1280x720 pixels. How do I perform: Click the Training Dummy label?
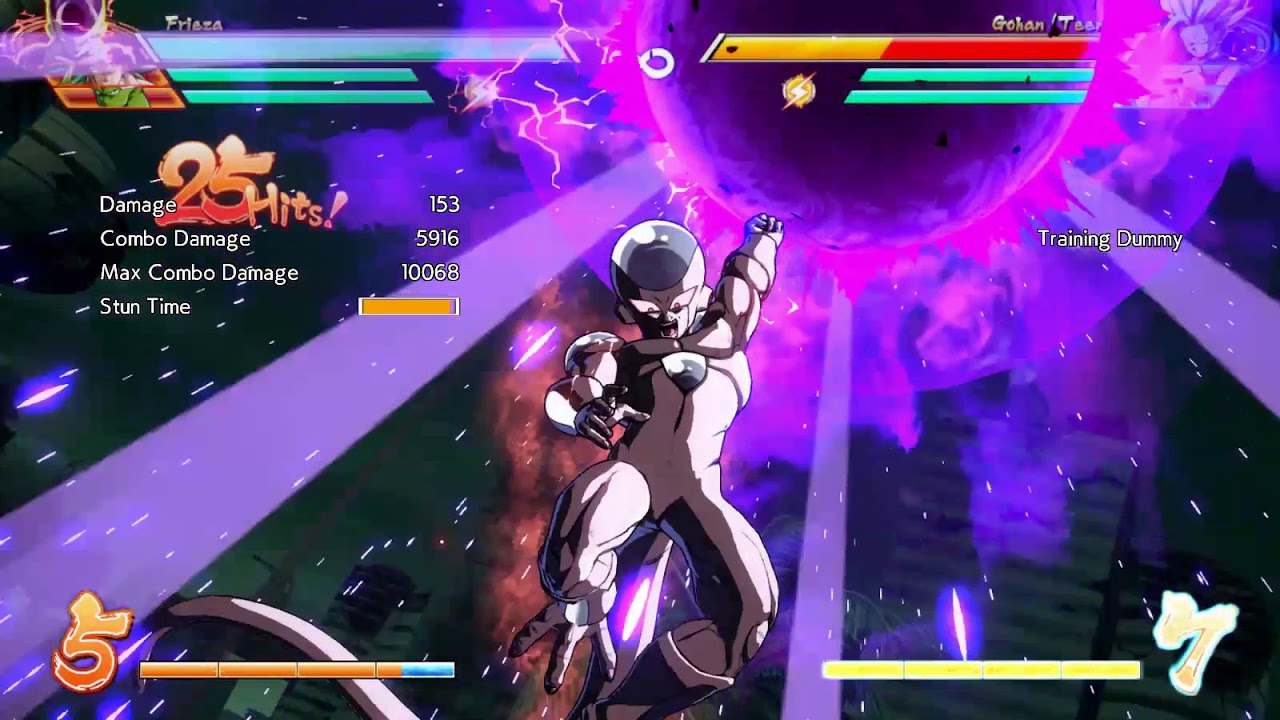coord(1110,240)
